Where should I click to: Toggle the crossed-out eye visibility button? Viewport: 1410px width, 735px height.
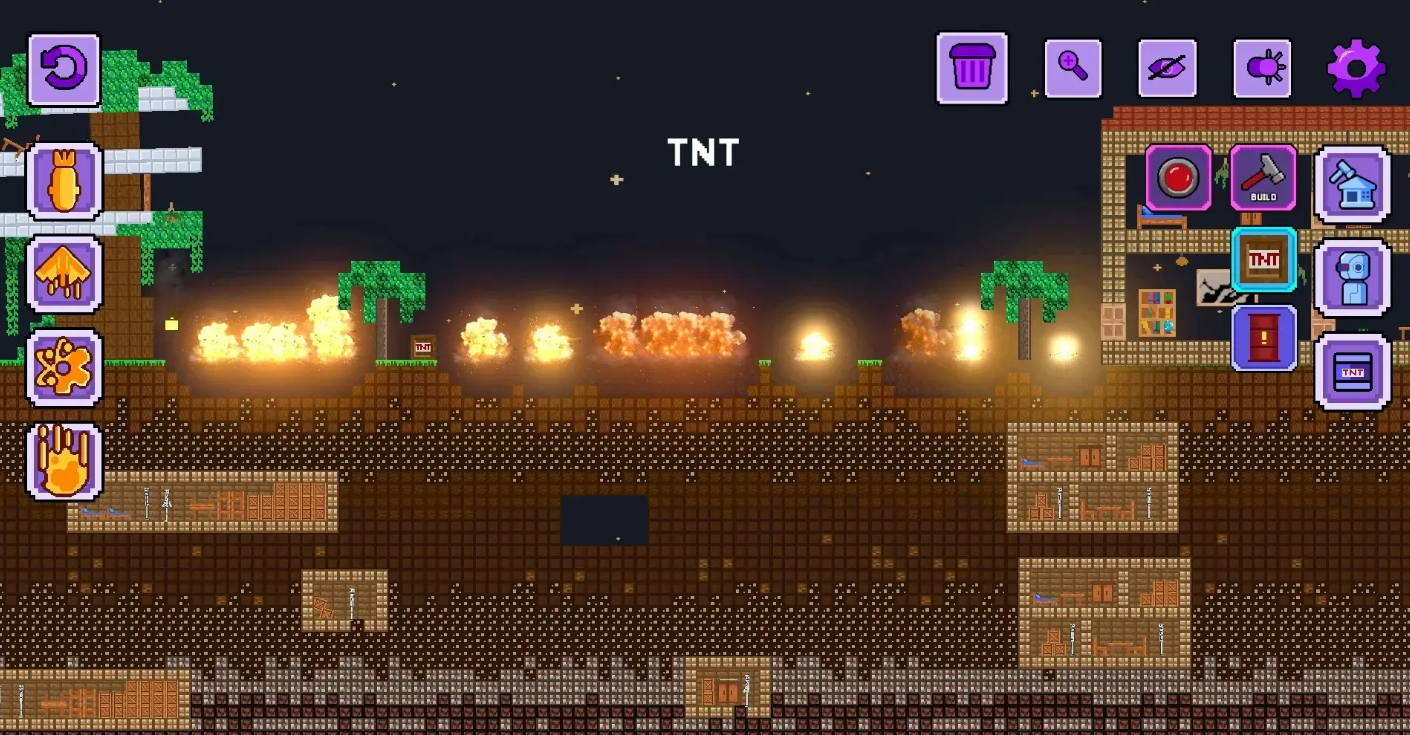1167,68
